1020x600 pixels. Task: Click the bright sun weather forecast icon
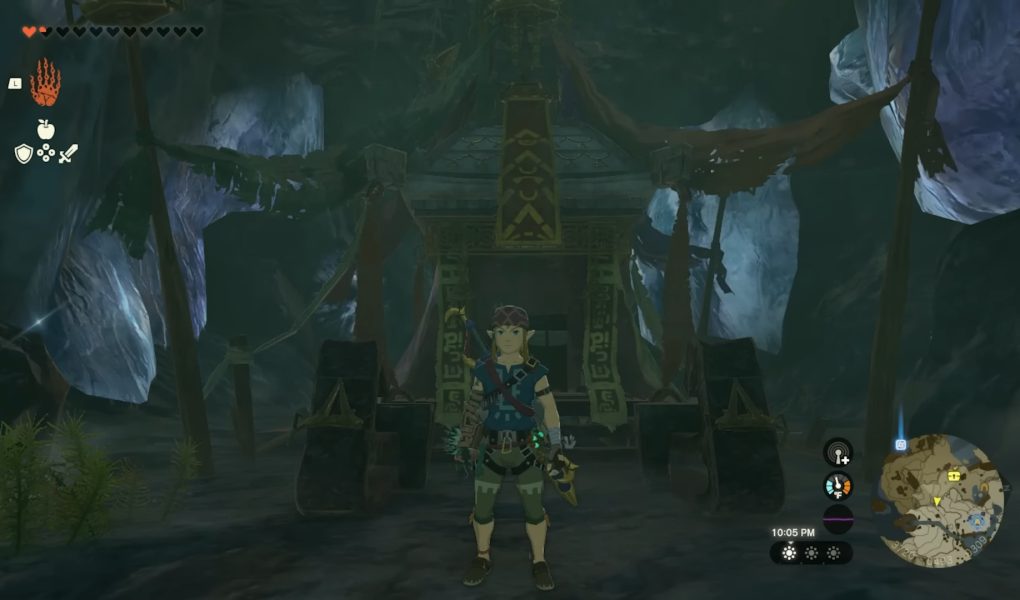tap(789, 553)
